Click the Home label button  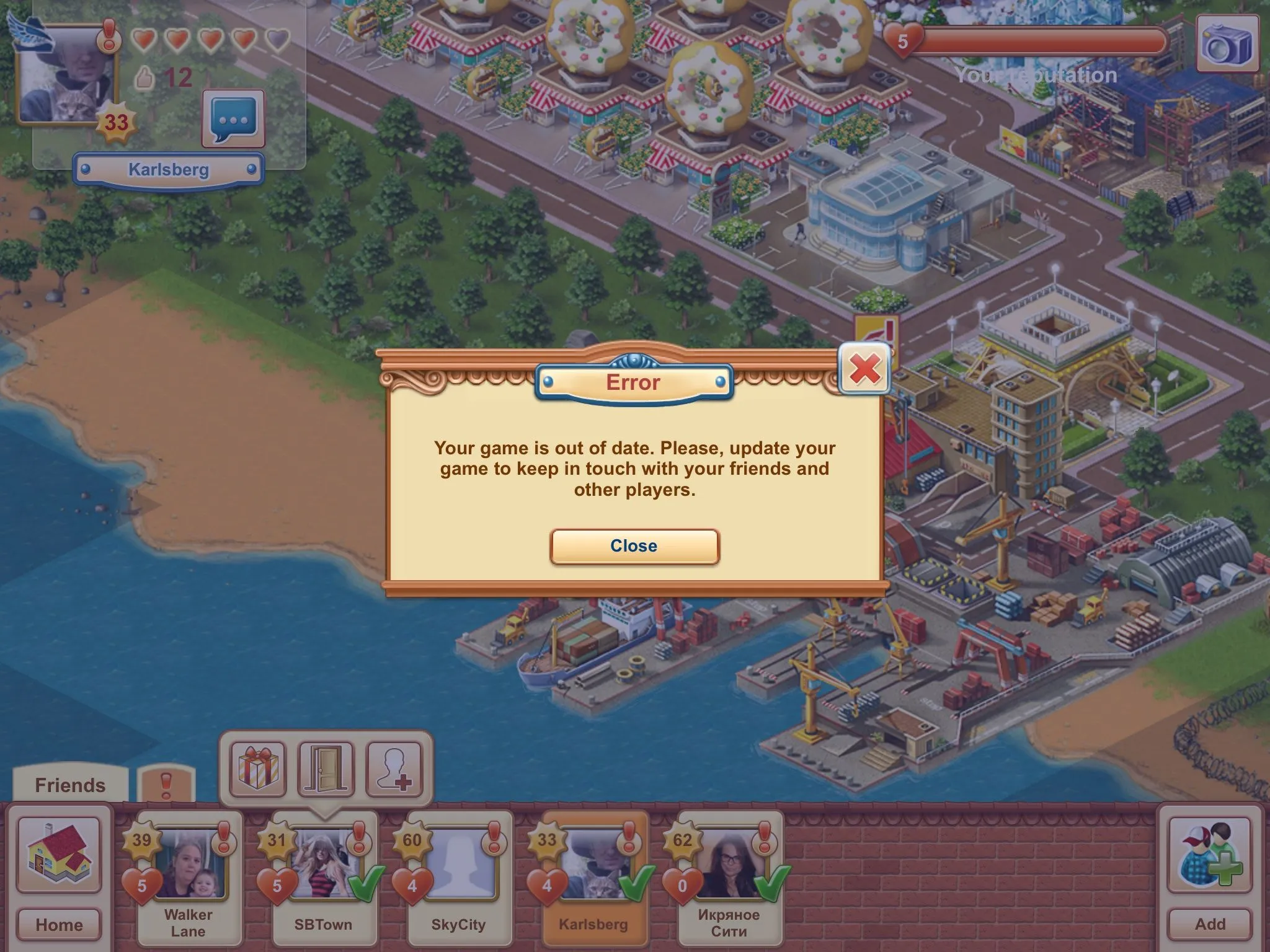click(59, 924)
